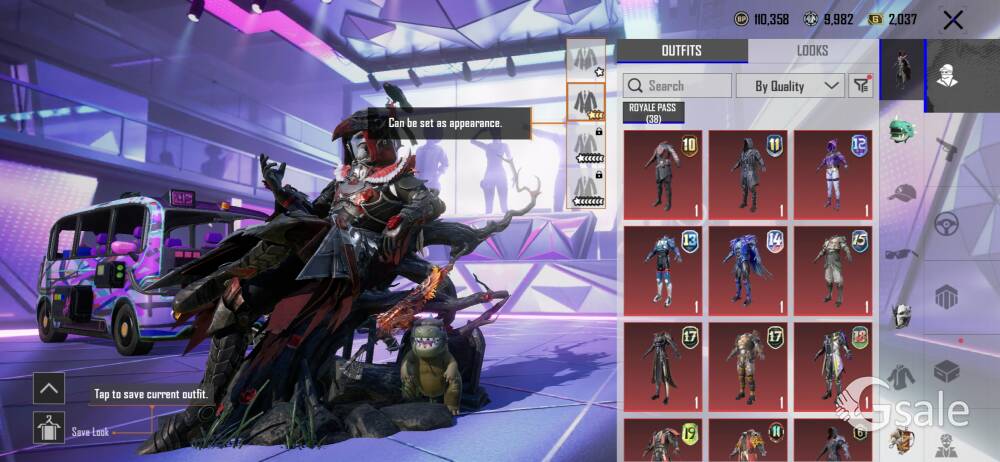
Task: Select the Outfits tab
Action: pyautogui.click(x=682, y=51)
